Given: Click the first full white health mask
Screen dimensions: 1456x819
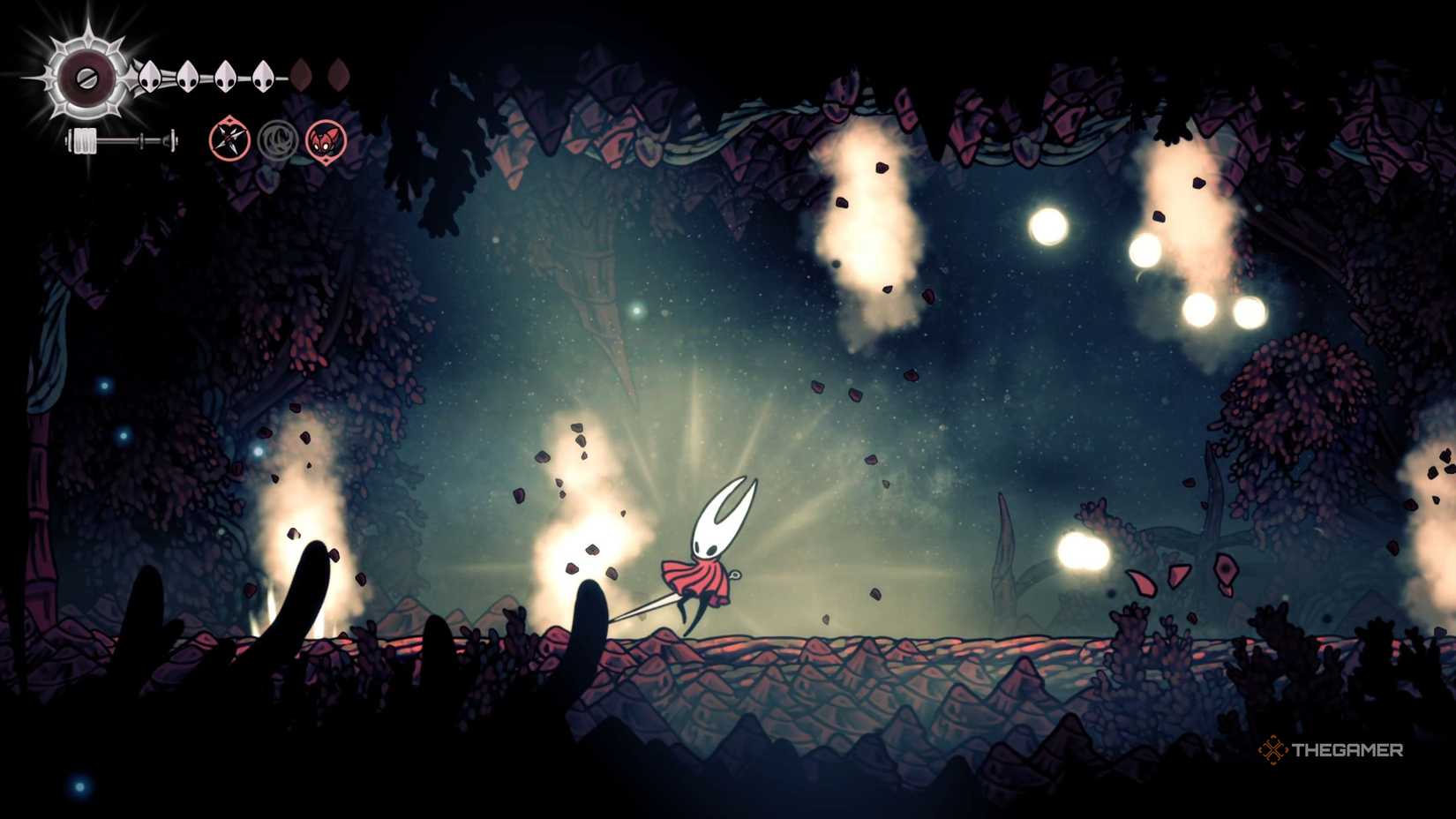Looking at the screenshot, I should coord(150,75).
